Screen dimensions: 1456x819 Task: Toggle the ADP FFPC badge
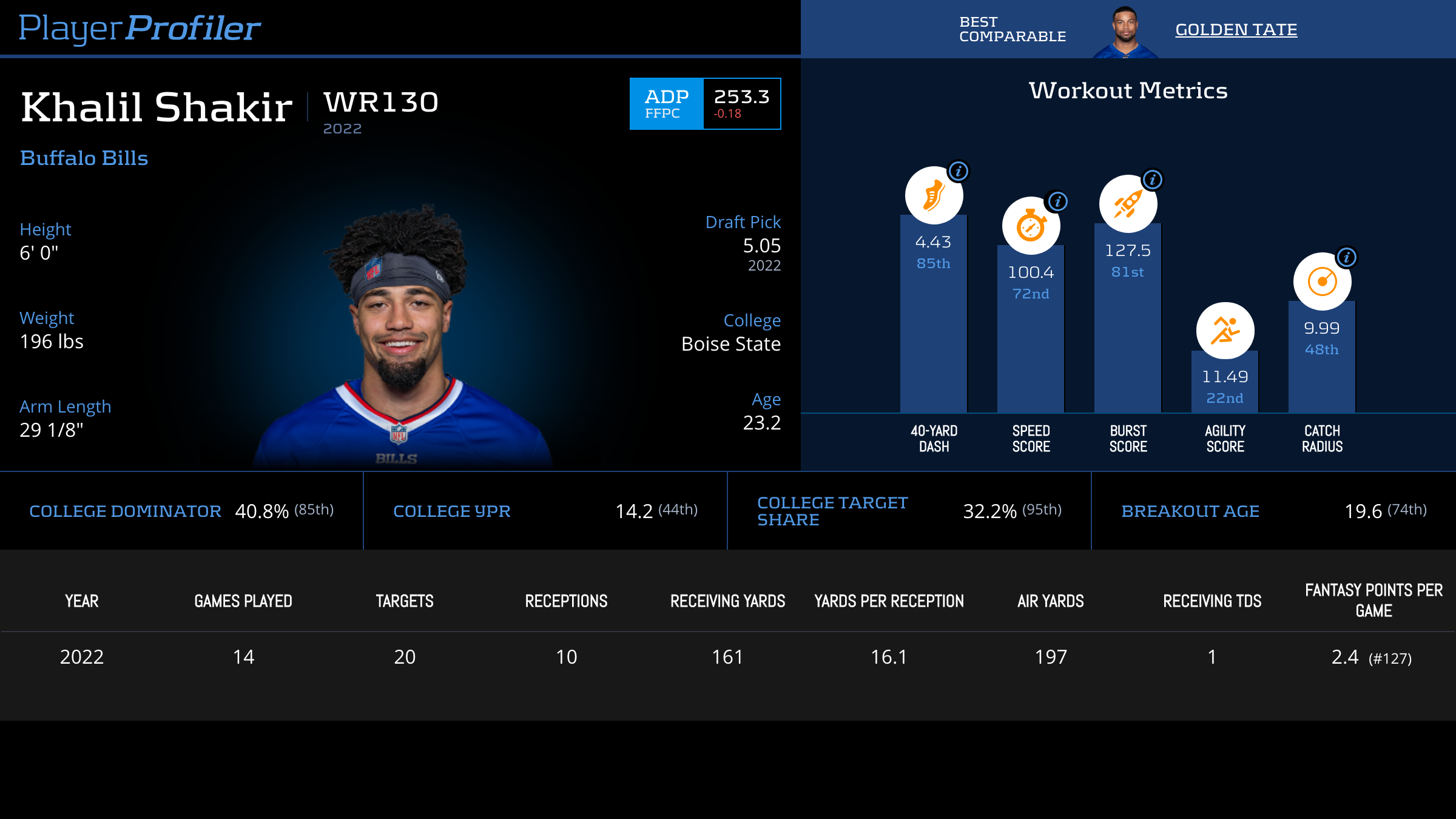point(666,104)
